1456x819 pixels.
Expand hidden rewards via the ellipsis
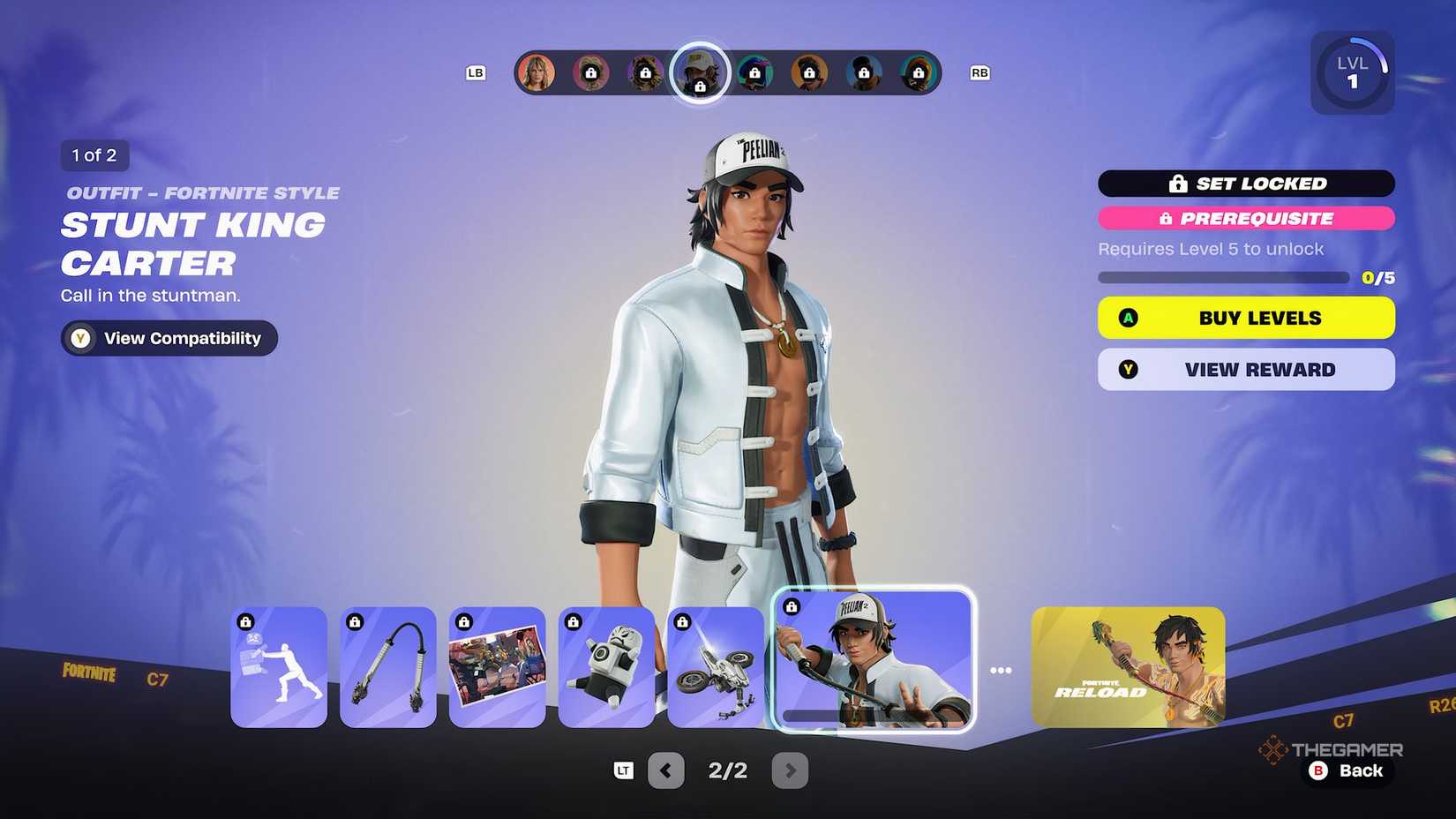click(x=1002, y=669)
